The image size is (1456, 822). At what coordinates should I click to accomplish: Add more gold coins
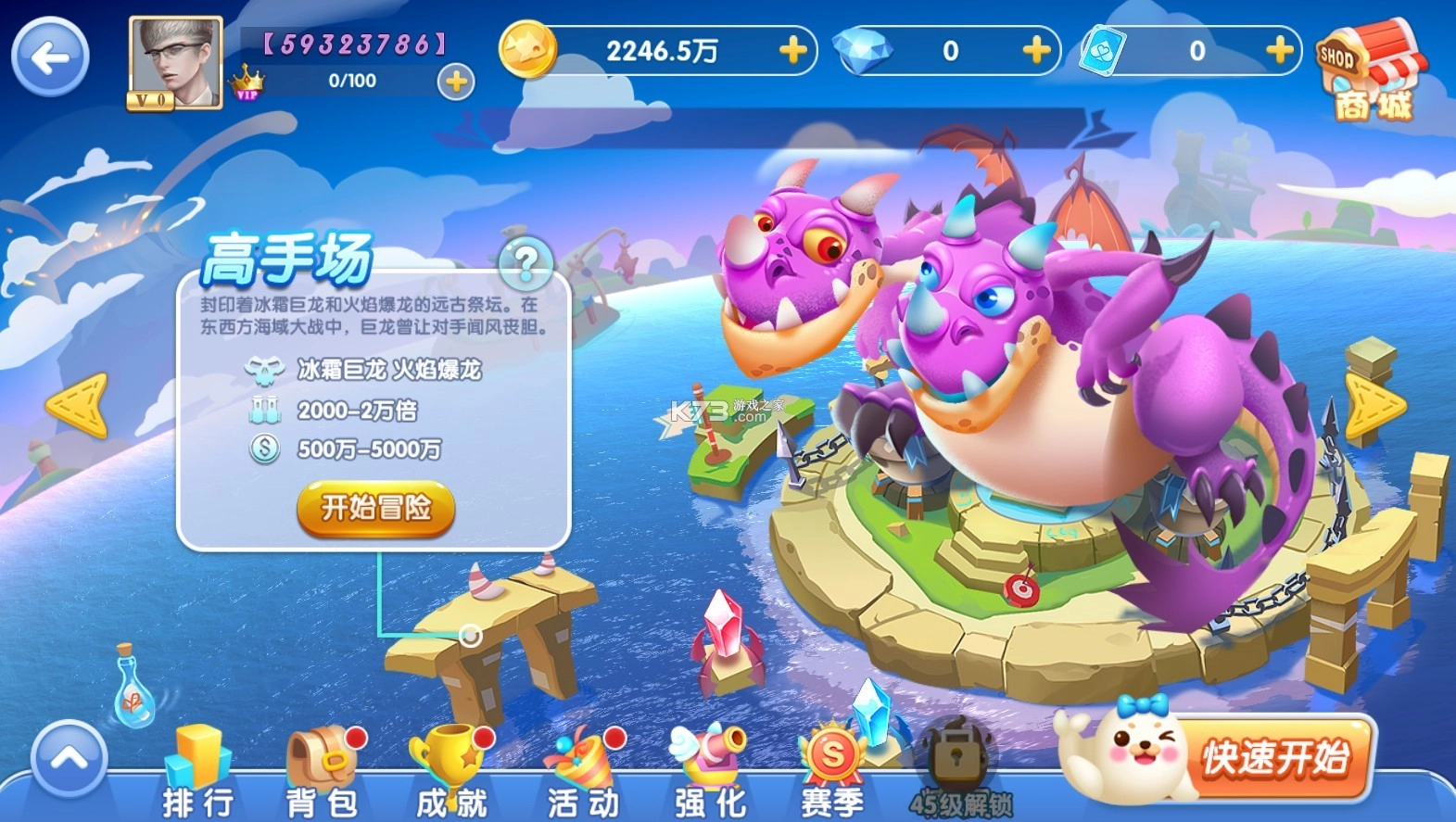(792, 50)
